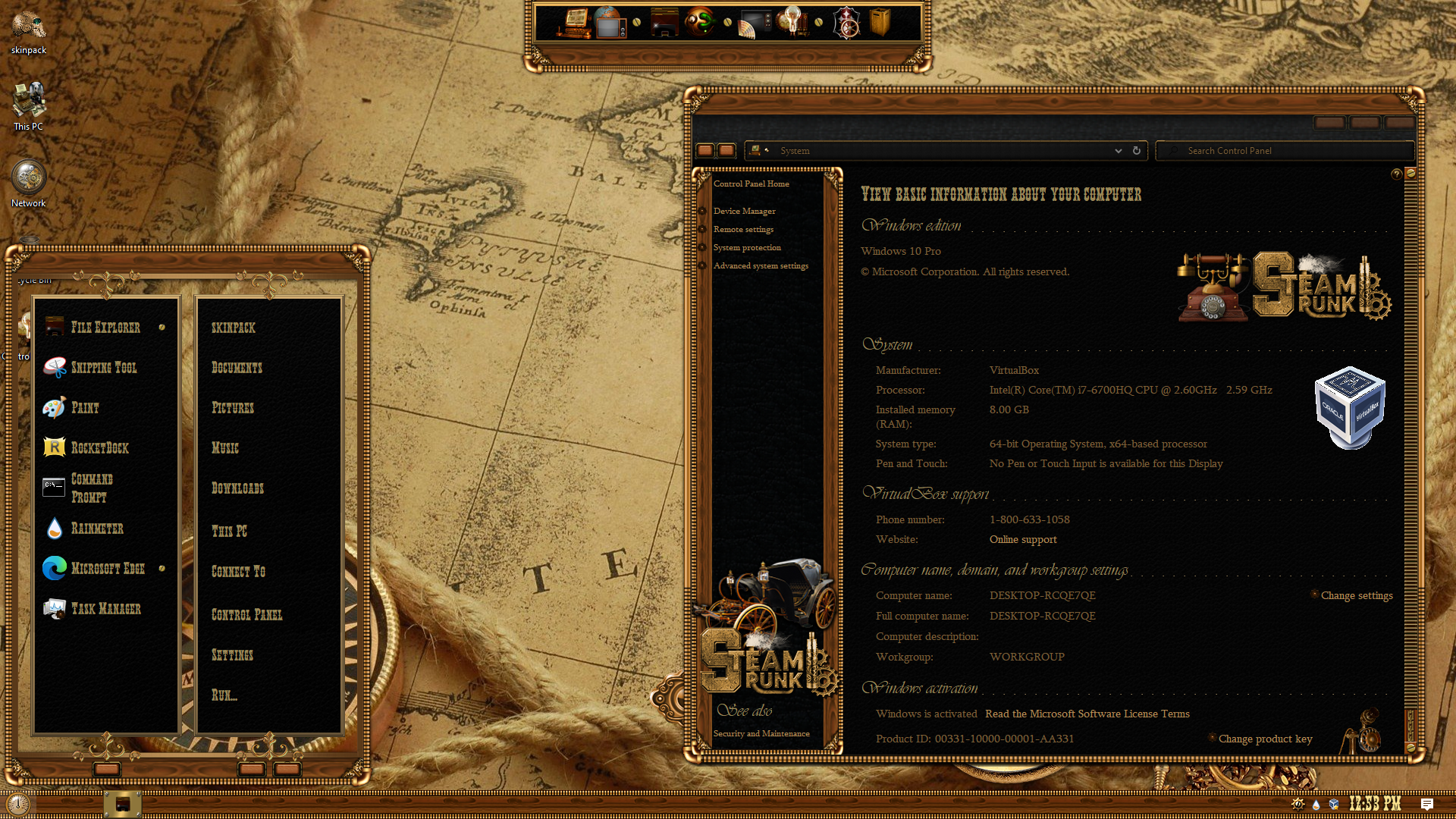This screenshot has height=819, width=1456.
Task: Select Change product key
Action: (1265, 739)
